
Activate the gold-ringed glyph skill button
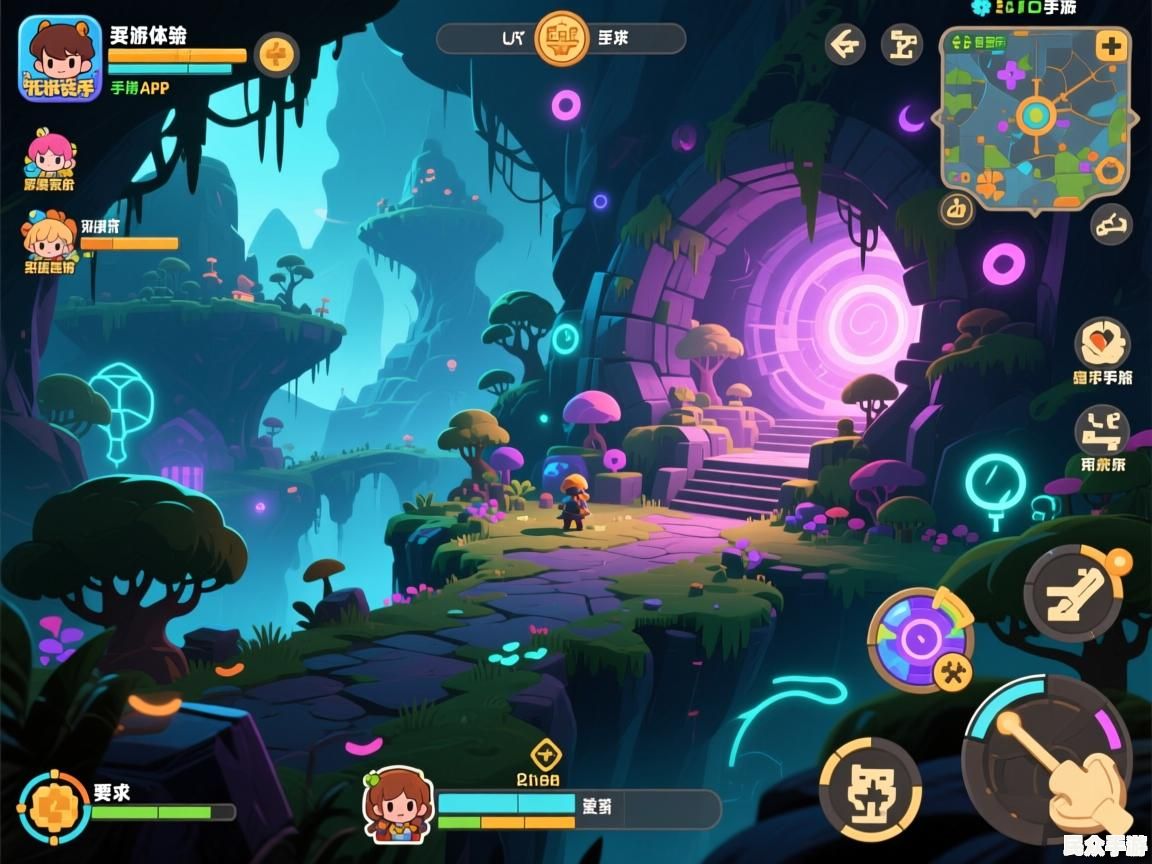tap(870, 789)
